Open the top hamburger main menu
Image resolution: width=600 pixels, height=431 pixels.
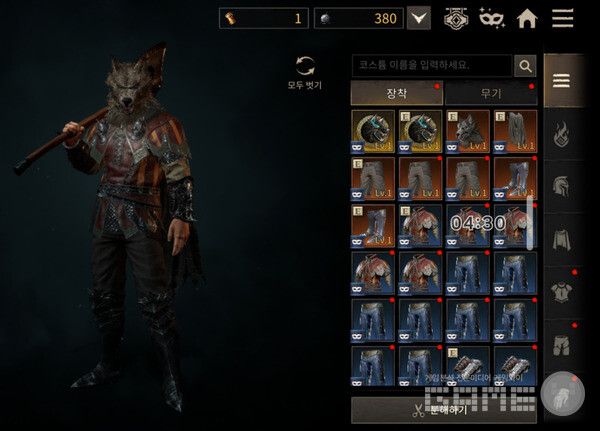pyautogui.click(x=563, y=18)
